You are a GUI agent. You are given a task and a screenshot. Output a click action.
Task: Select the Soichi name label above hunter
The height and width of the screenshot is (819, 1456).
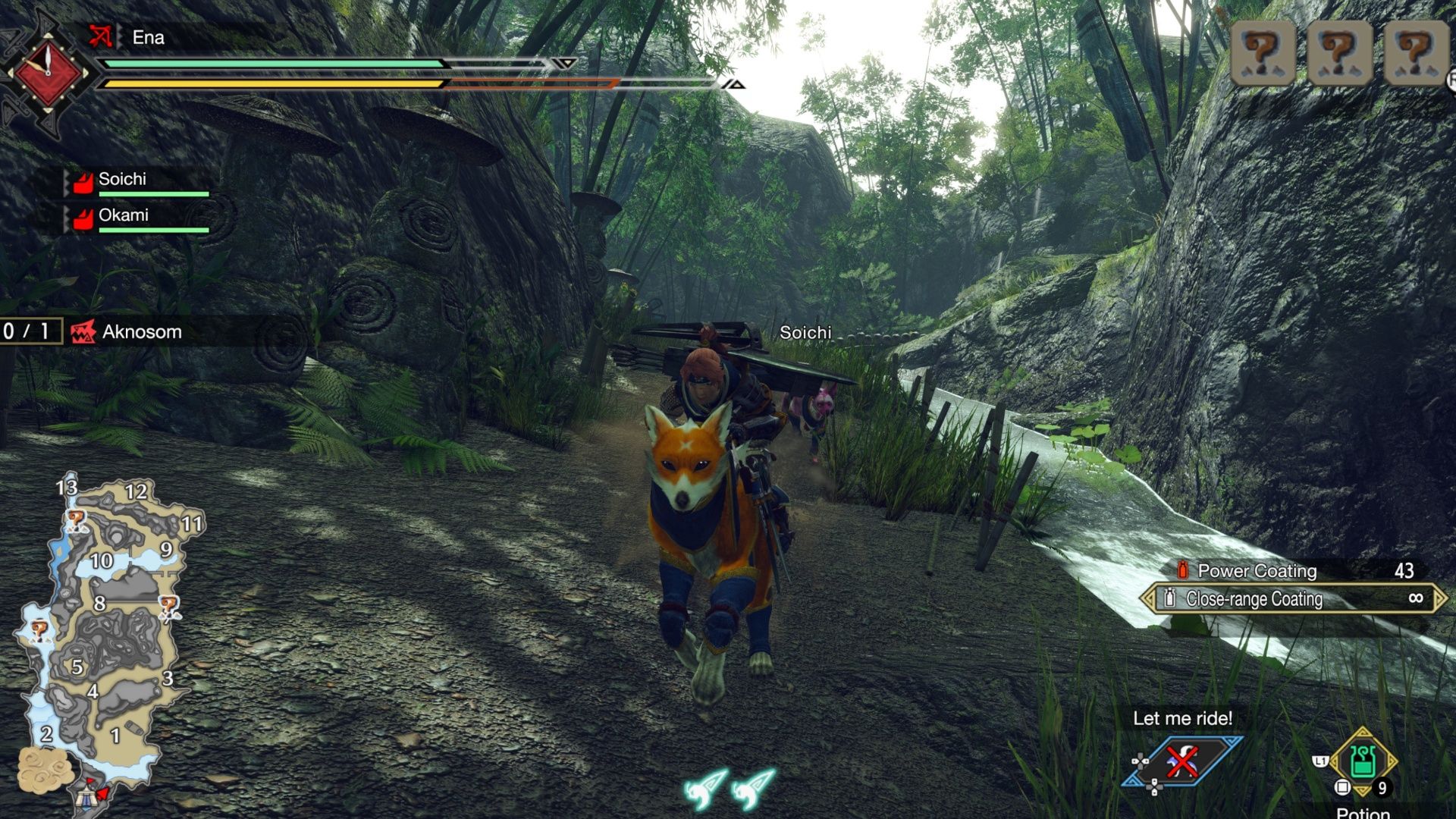pos(805,332)
